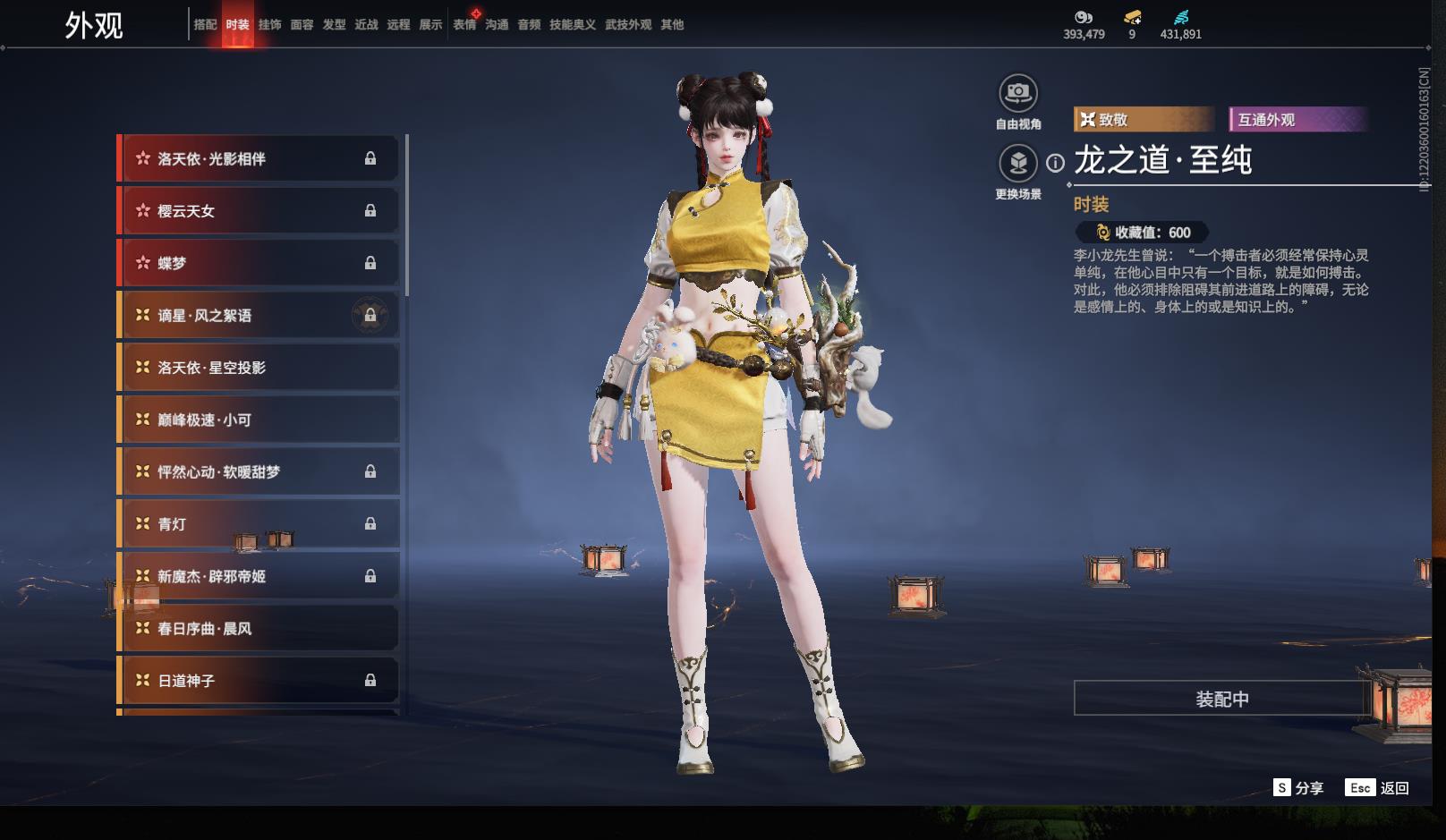Select the 其他 tab
This screenshot has width=1446, height=840.
(672, 25)
